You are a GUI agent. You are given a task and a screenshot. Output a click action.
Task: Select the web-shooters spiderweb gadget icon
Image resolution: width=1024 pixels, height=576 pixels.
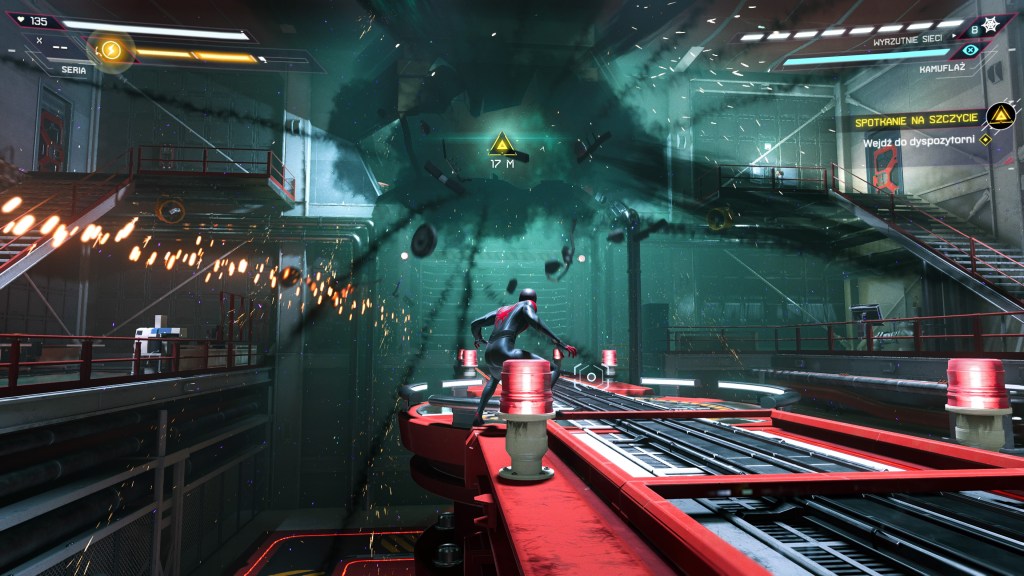click(x=990, y=23)
